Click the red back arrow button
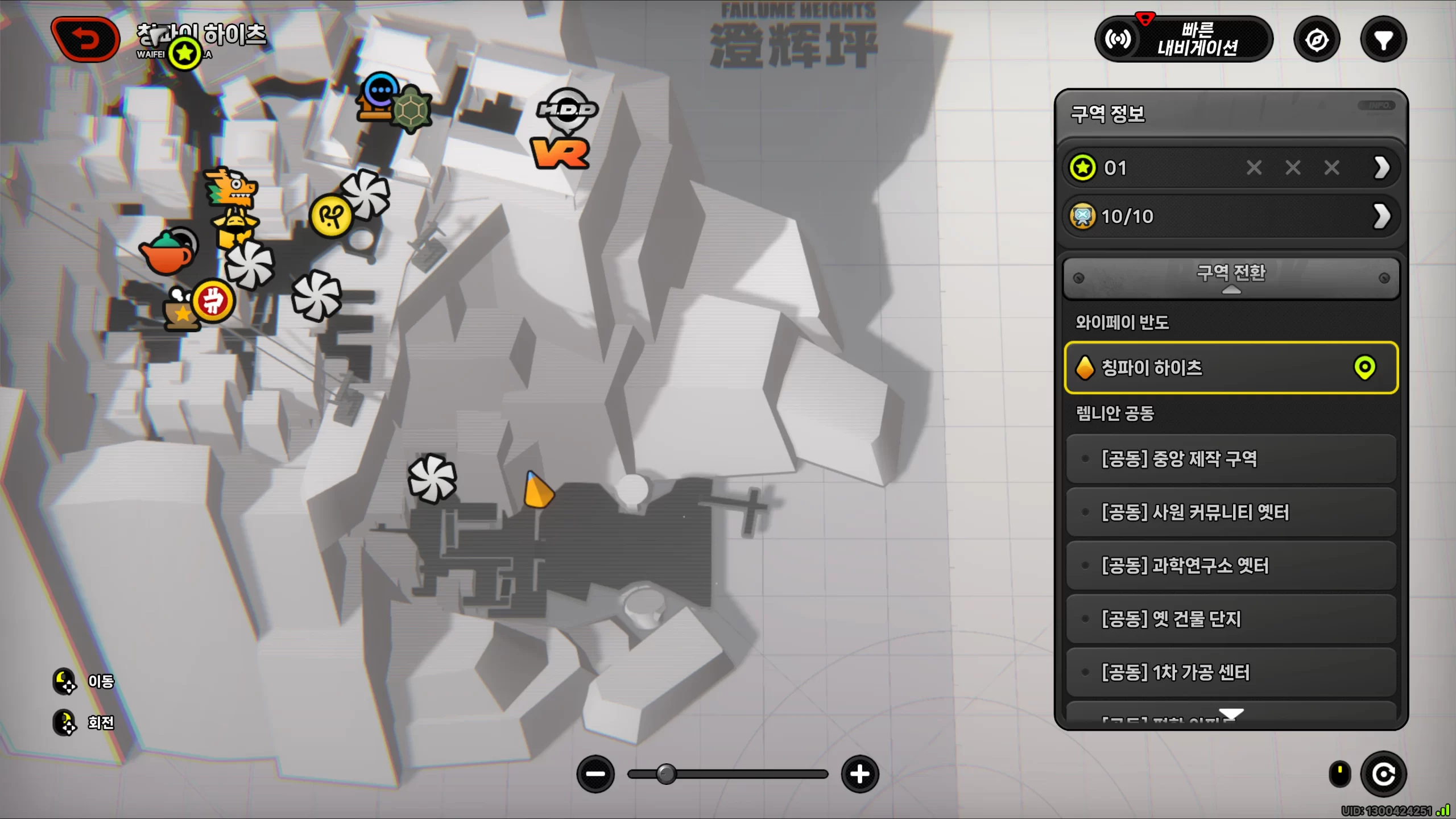 coord(85,39)
